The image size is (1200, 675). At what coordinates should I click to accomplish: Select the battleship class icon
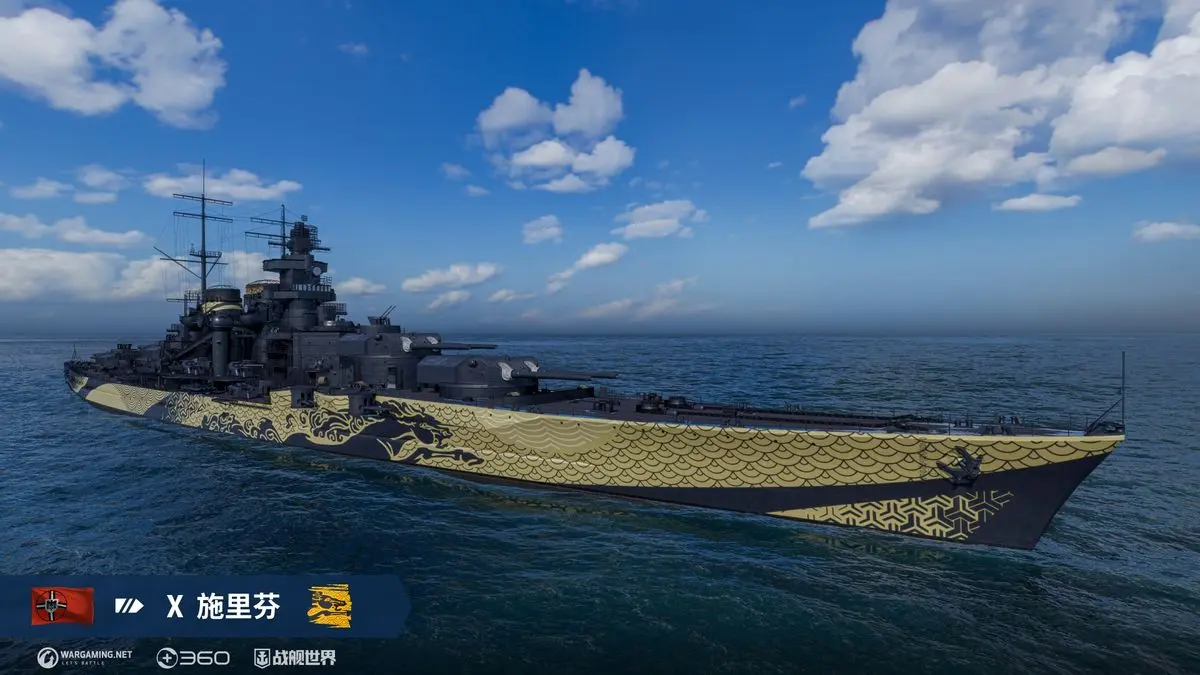(129, 605)
